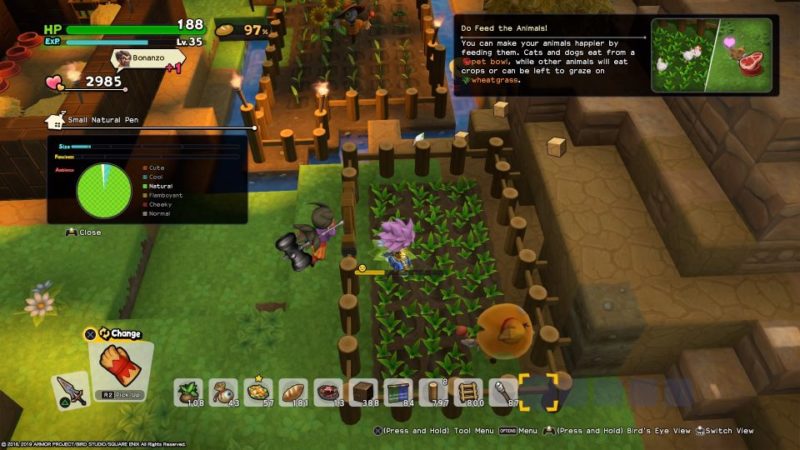Viewport: 800px width, 450px height.
Task: Click the highlighted empty hotbar slot
Action: coord(538,391)
